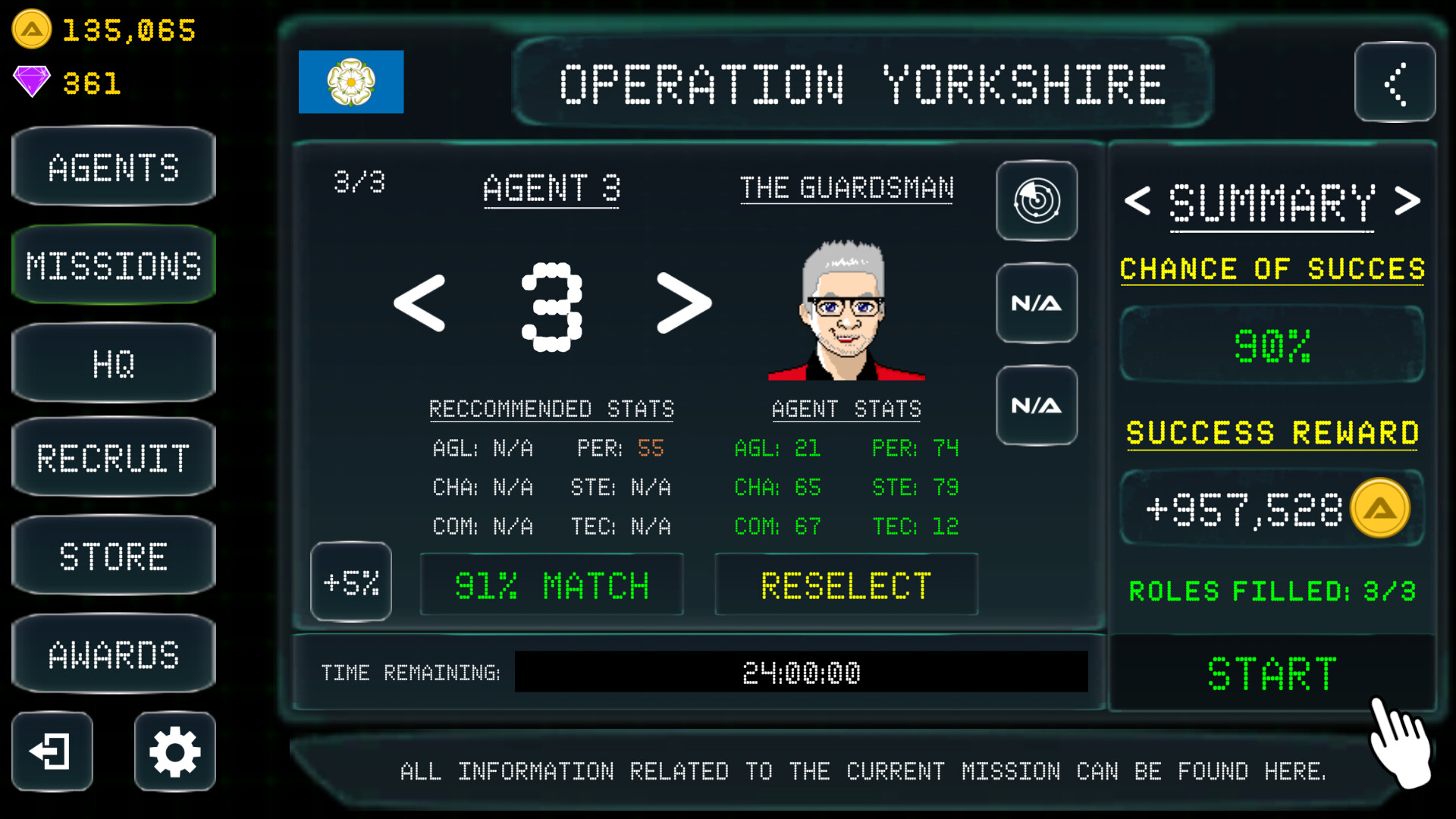Switch to the AGENTS section
Viewport: 1456px width, 819px height.
tap(113, 167)
